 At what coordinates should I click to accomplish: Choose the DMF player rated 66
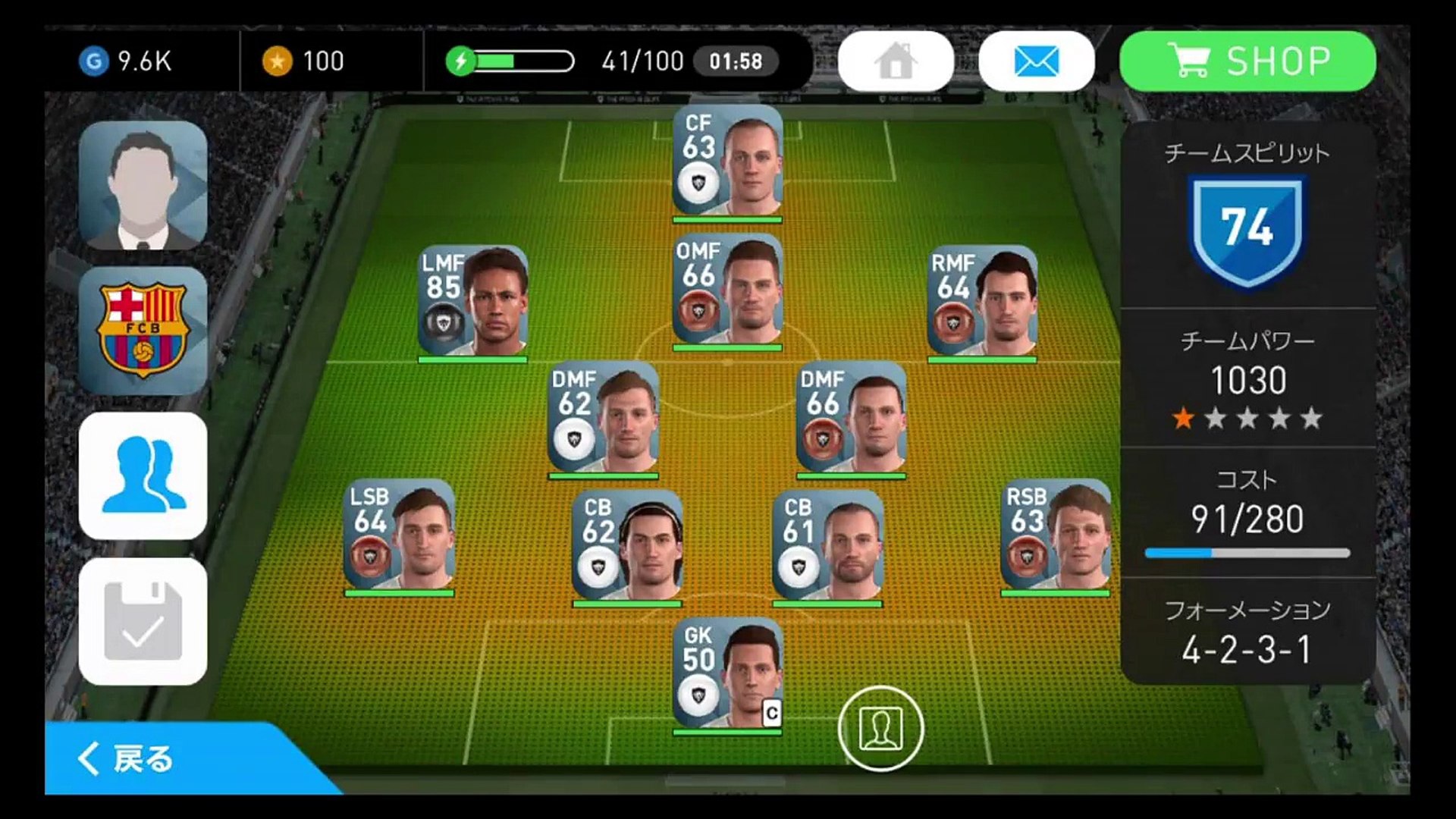click(851, 419)
